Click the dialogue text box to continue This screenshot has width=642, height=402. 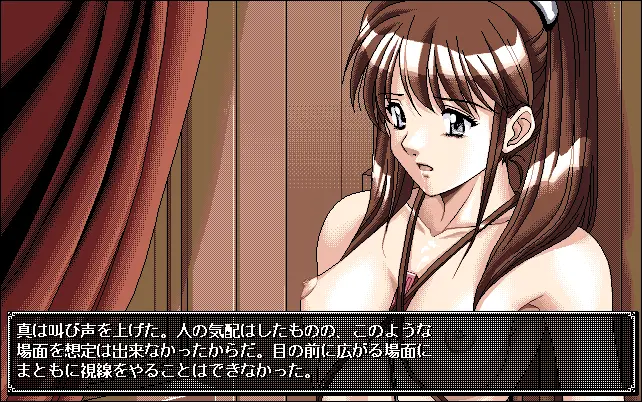click(320, 348)
